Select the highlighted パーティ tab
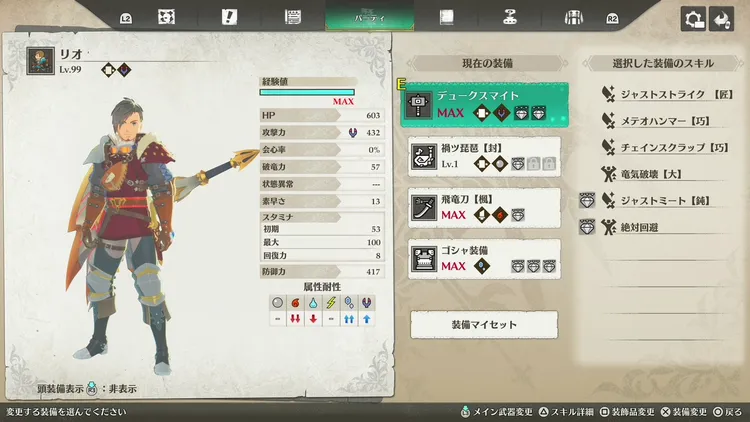 (x=369, y=17)
